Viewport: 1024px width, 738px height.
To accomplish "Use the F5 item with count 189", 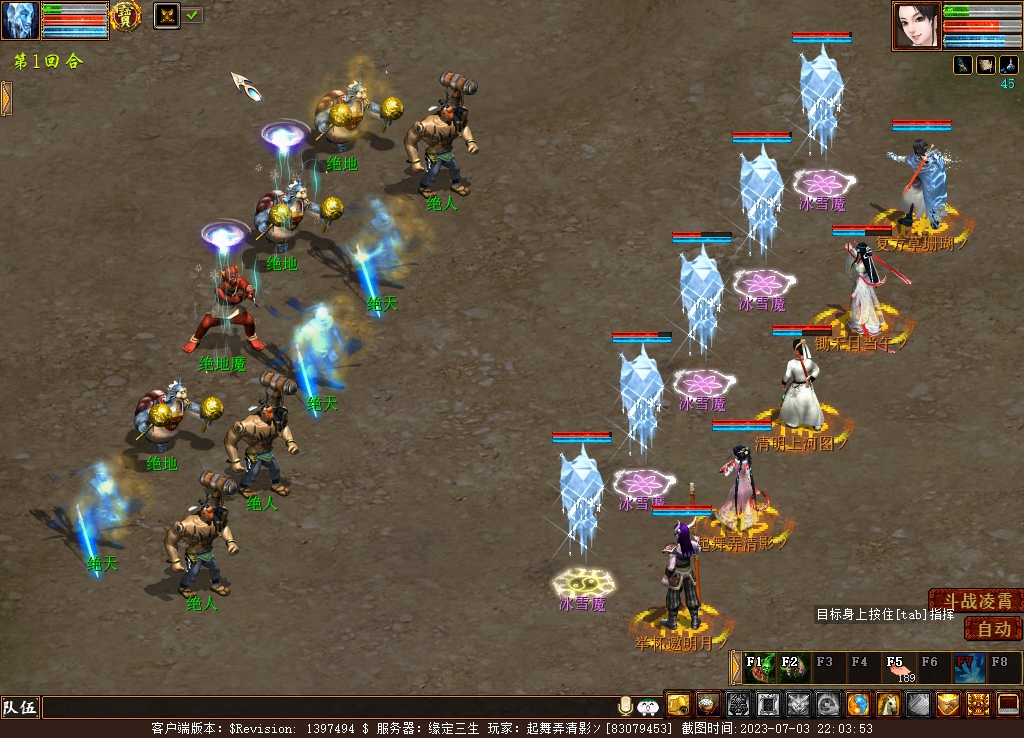I will 897,667.
